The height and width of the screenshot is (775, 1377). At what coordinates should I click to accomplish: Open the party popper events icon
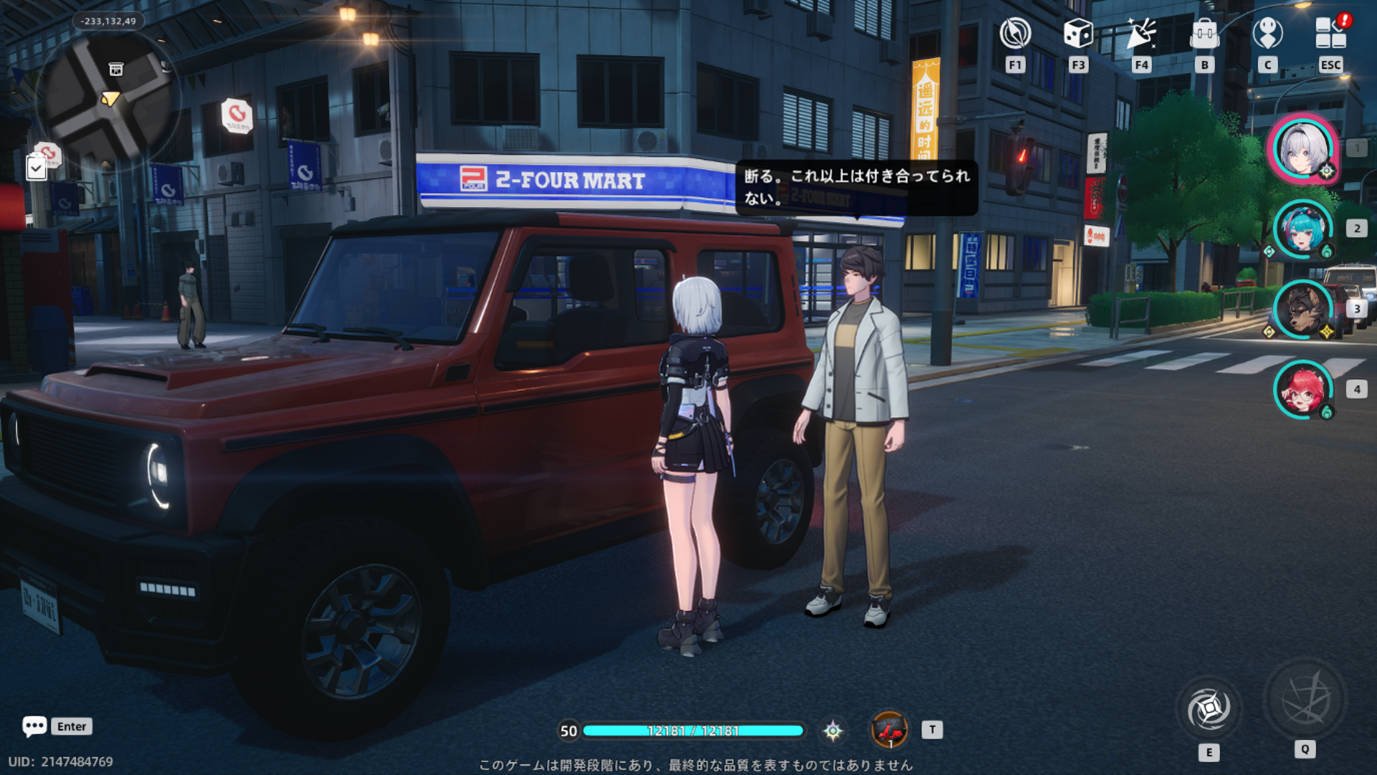1141,34
